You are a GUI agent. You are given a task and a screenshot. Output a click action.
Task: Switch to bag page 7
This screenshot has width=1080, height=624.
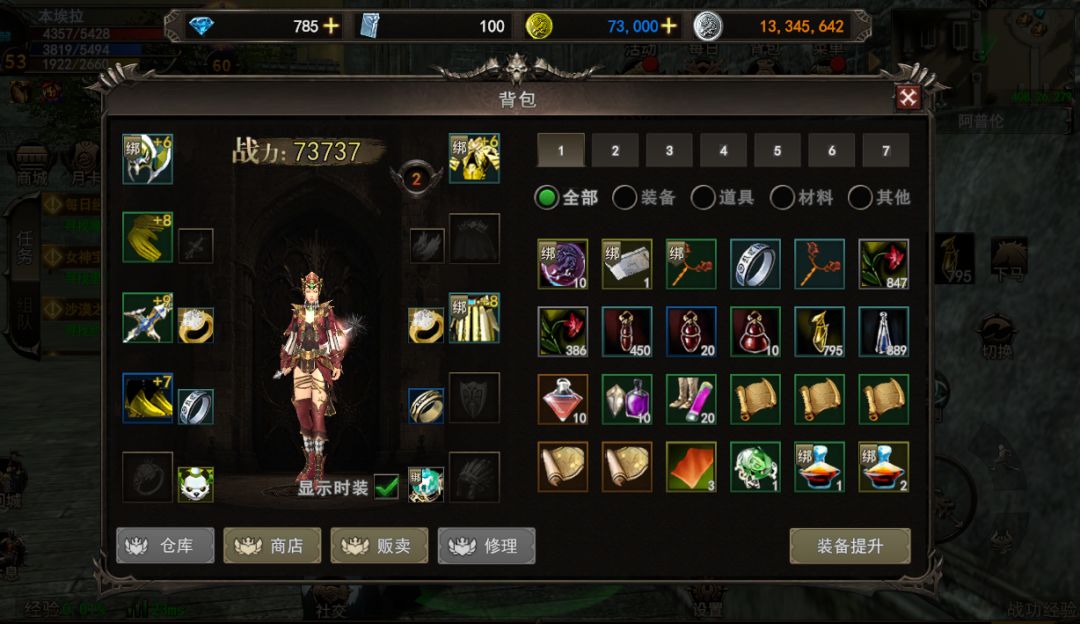point(885,151)
